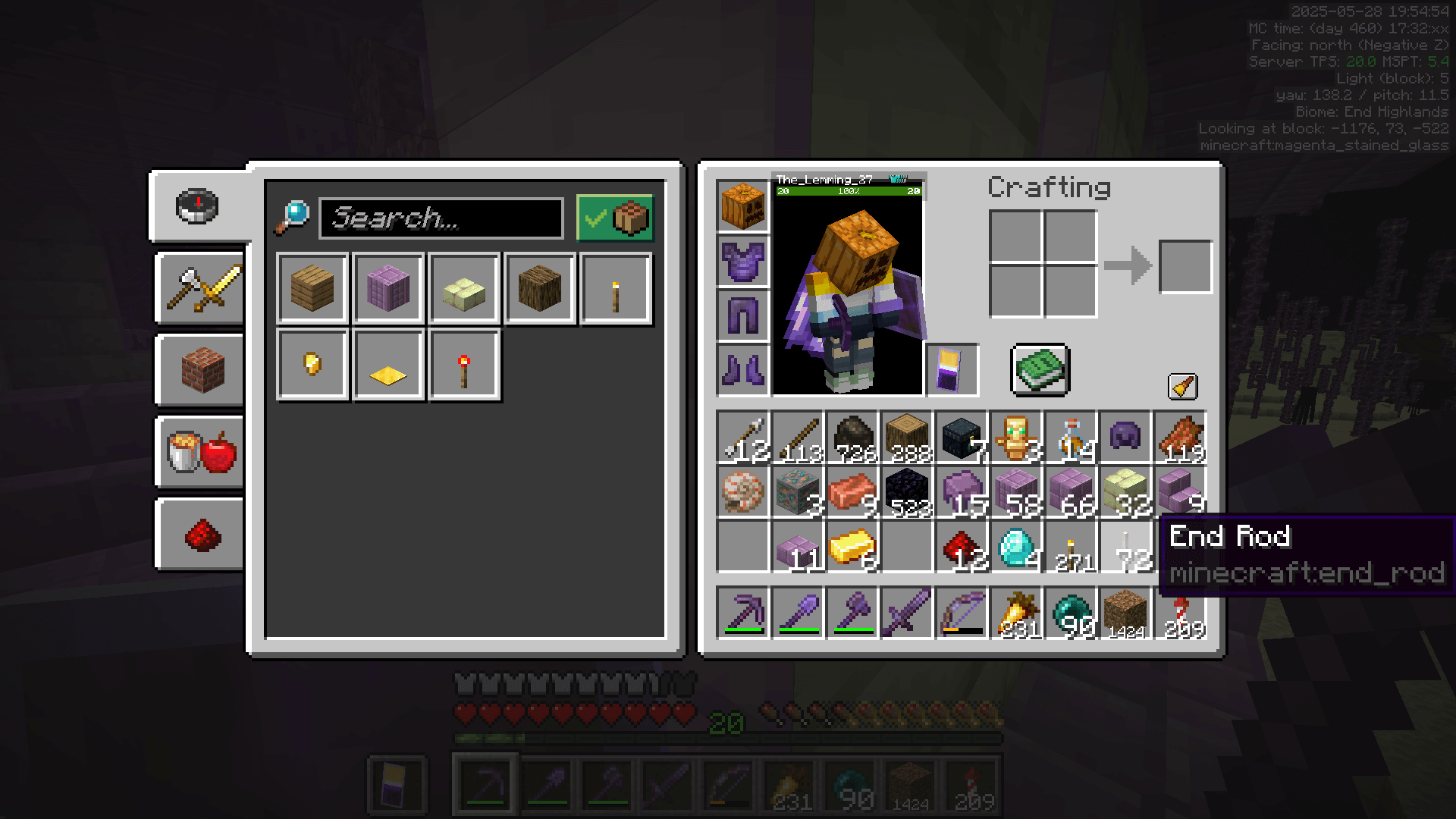Select the oak planks recipe result
The width and height of the screenshot is (1456, 819).
[311, 289]
